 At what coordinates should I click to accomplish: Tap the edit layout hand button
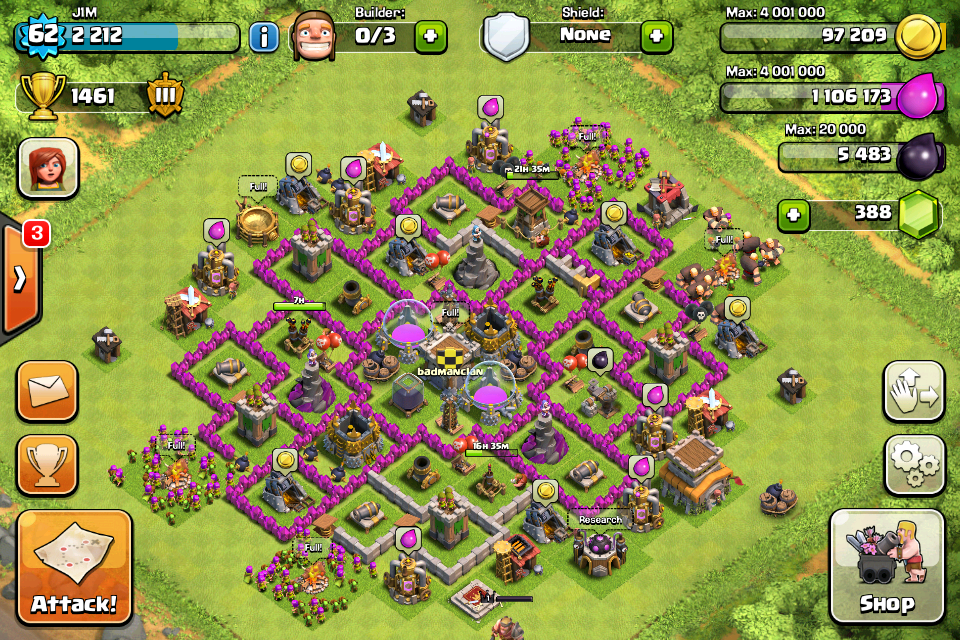coord(914,392)
